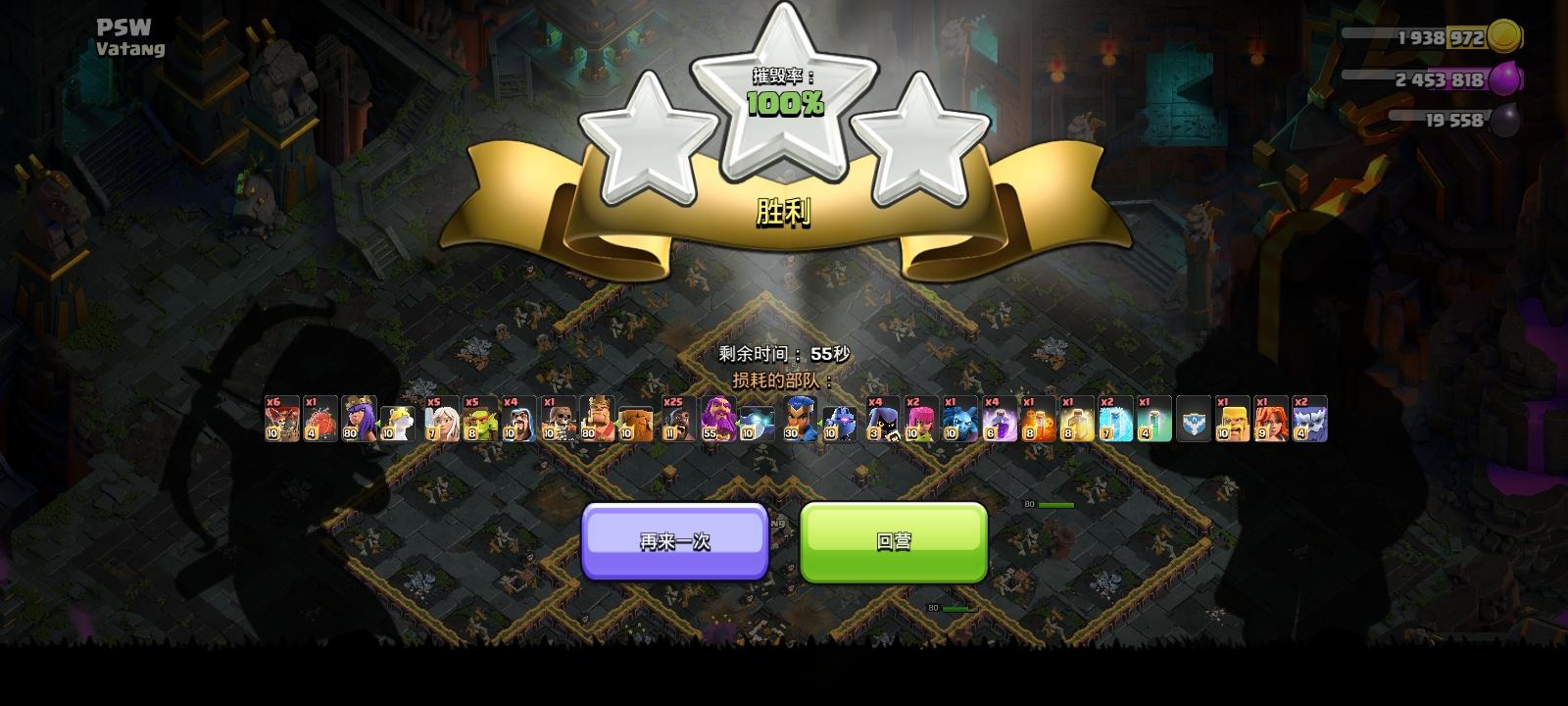
Task: Click the Vatang player name label
Action: [x=130, y=46]
